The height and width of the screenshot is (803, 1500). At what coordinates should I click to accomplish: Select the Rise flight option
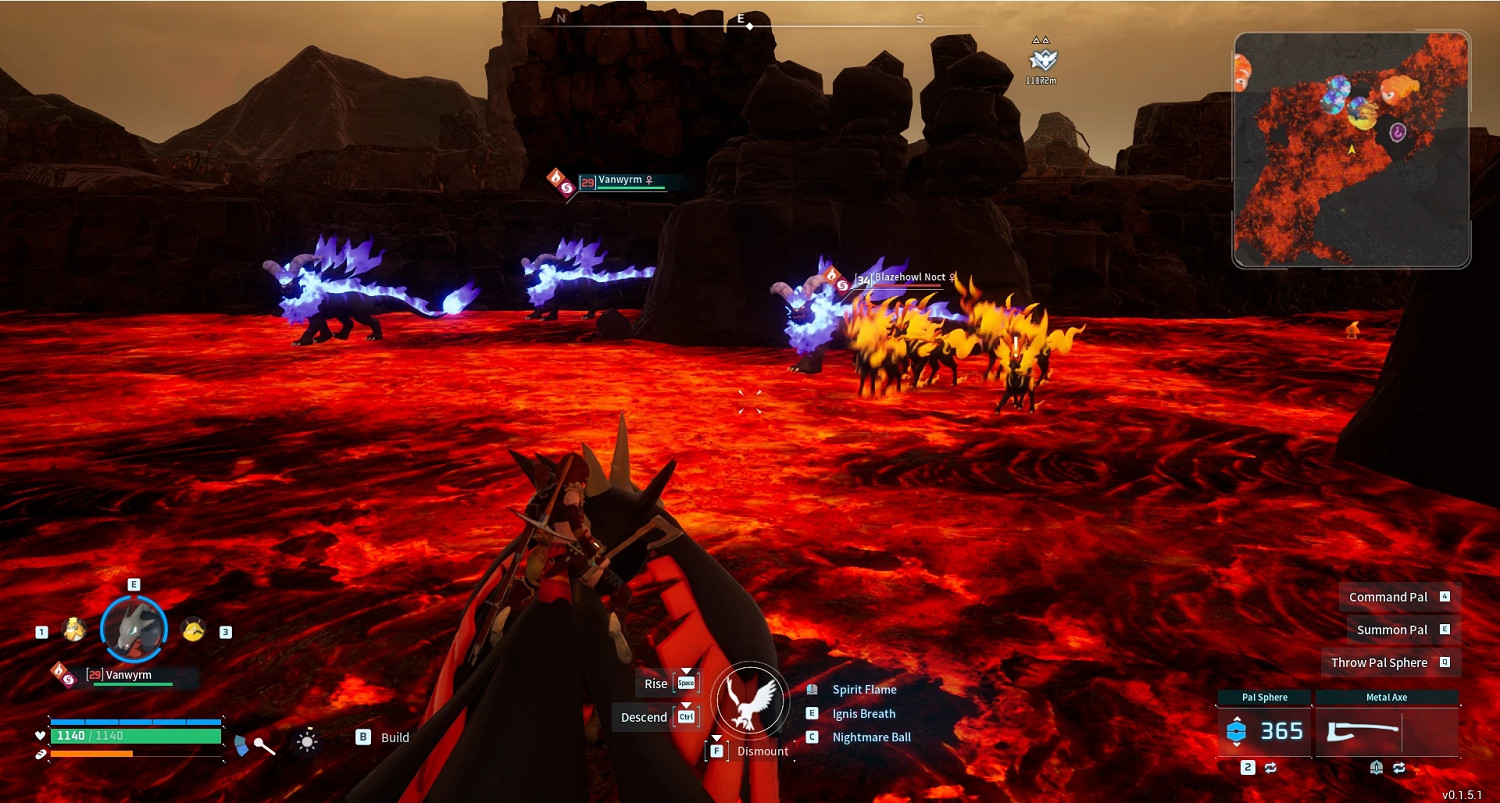(x=656, y=684)
